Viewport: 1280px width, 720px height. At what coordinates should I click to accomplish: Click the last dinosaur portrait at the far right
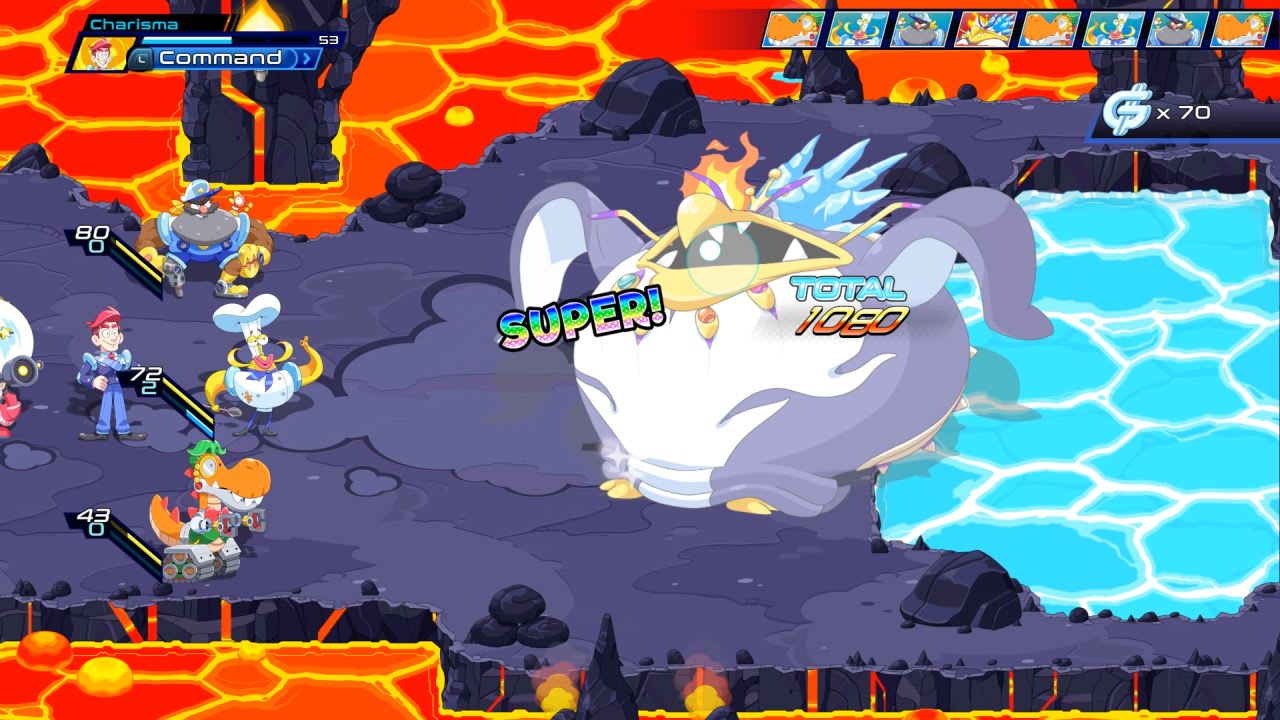tap(1243, 30)
